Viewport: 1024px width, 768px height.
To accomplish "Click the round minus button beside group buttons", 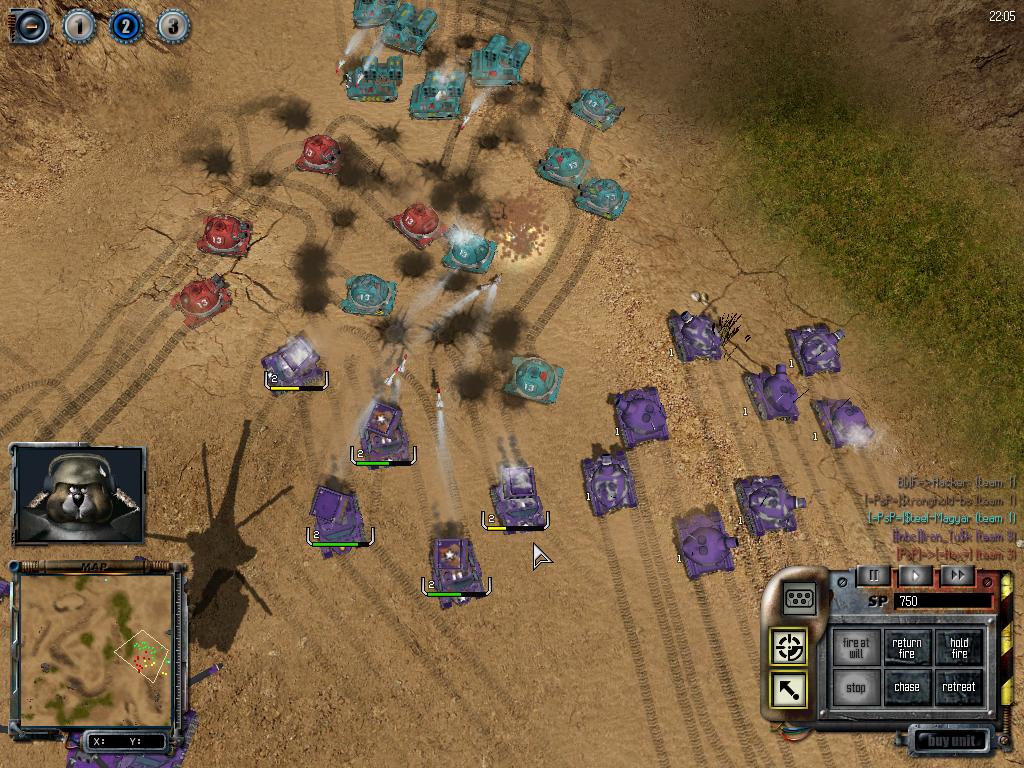I will [x=31, y=26].
